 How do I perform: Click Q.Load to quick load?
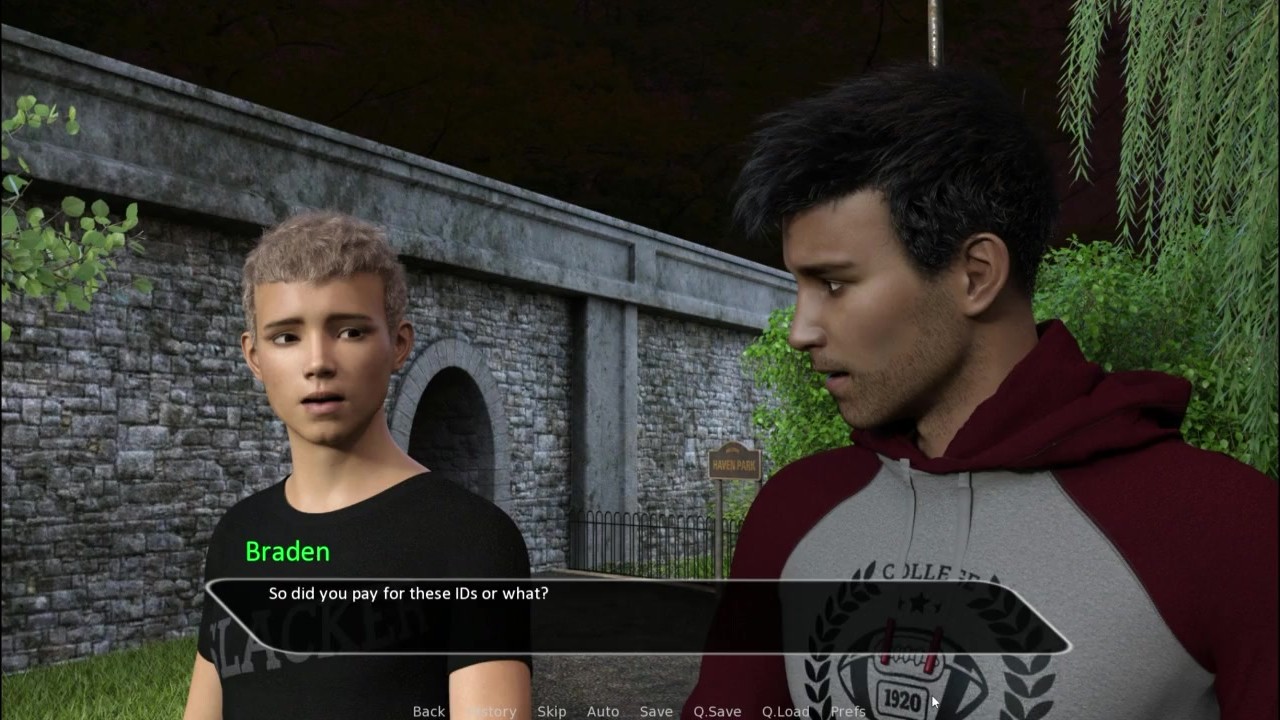pyautogui.click(x=785, y=711)
